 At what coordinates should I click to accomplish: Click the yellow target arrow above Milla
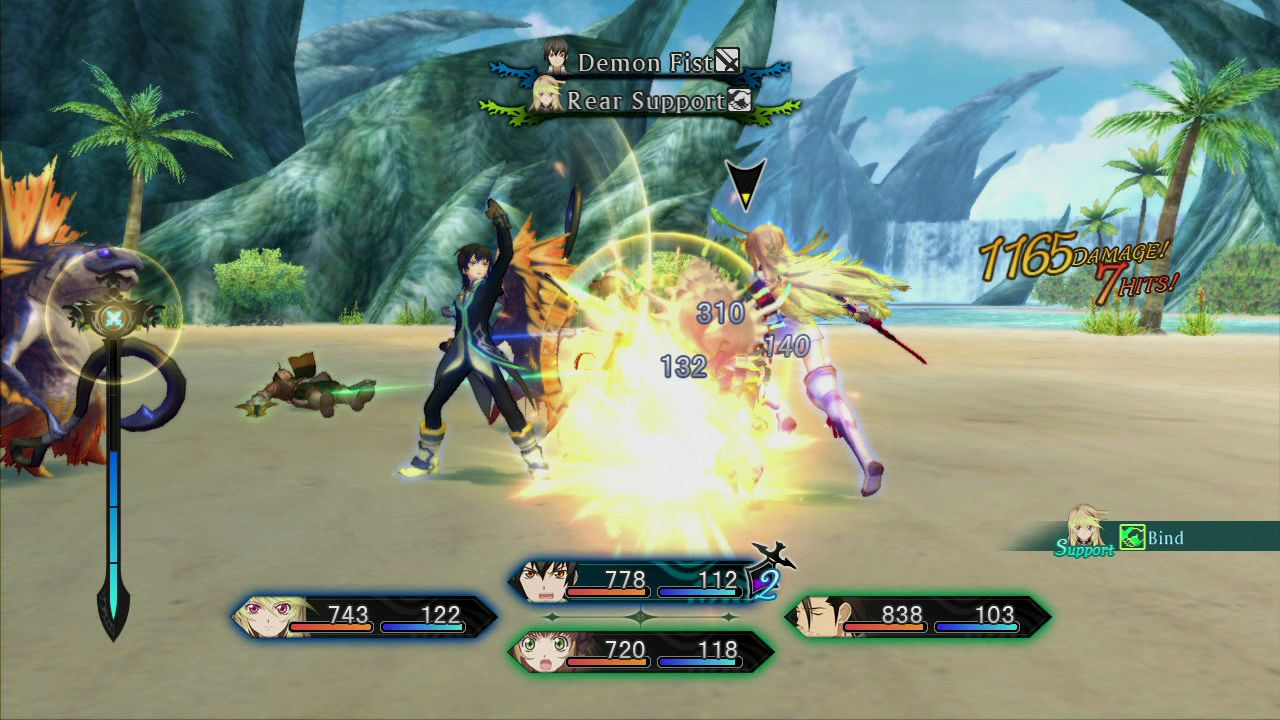[x=743, y=185]
